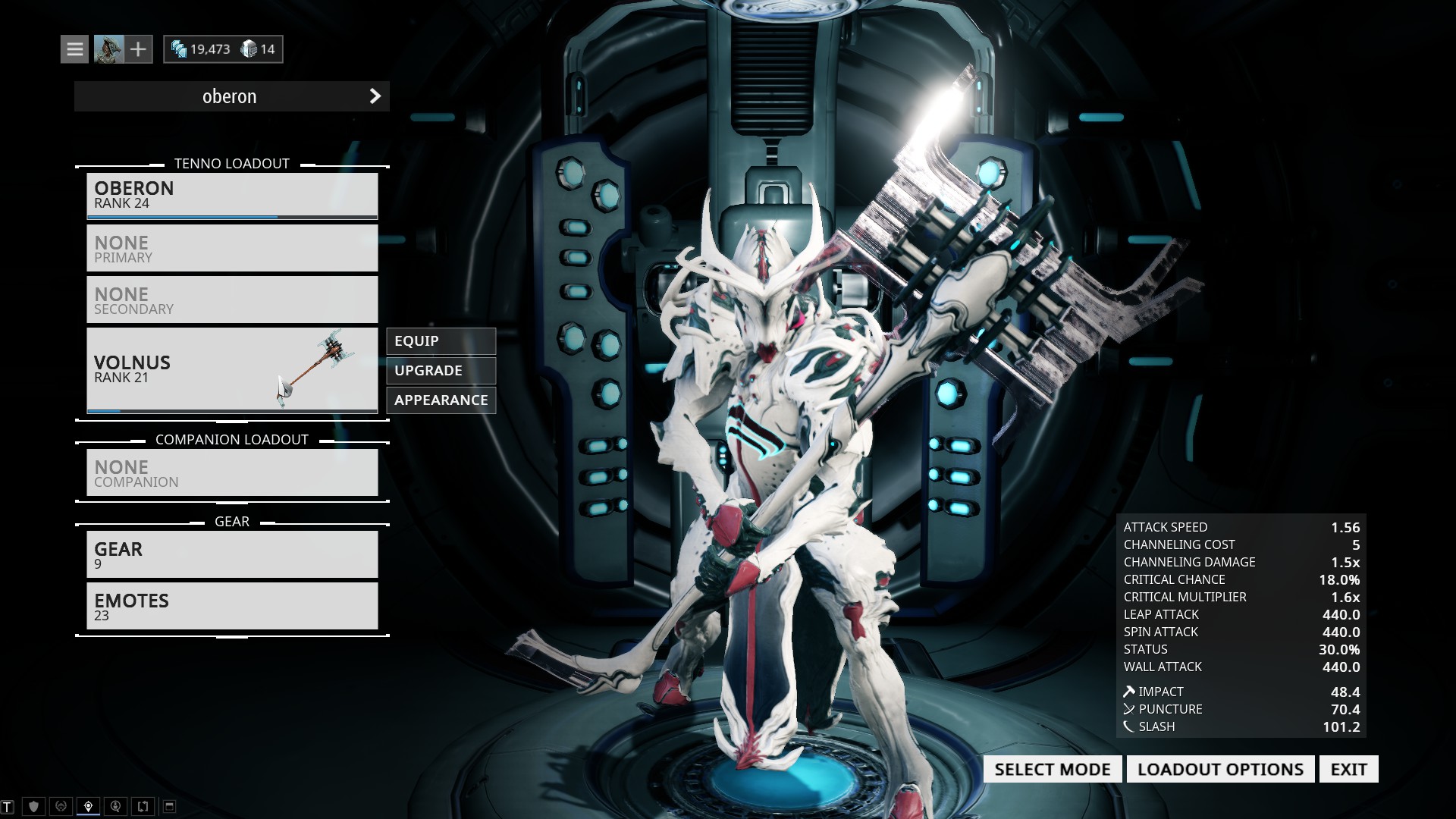
Task: Open the hamburger menu icon
Action: 74,49
